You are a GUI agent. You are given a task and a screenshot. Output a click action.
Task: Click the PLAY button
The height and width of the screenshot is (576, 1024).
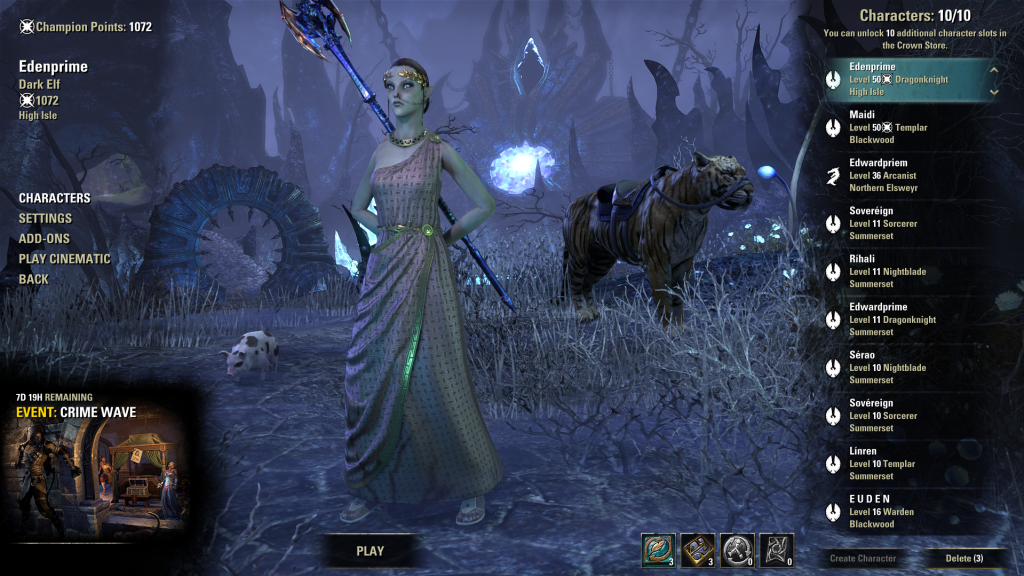pos(370,550)
